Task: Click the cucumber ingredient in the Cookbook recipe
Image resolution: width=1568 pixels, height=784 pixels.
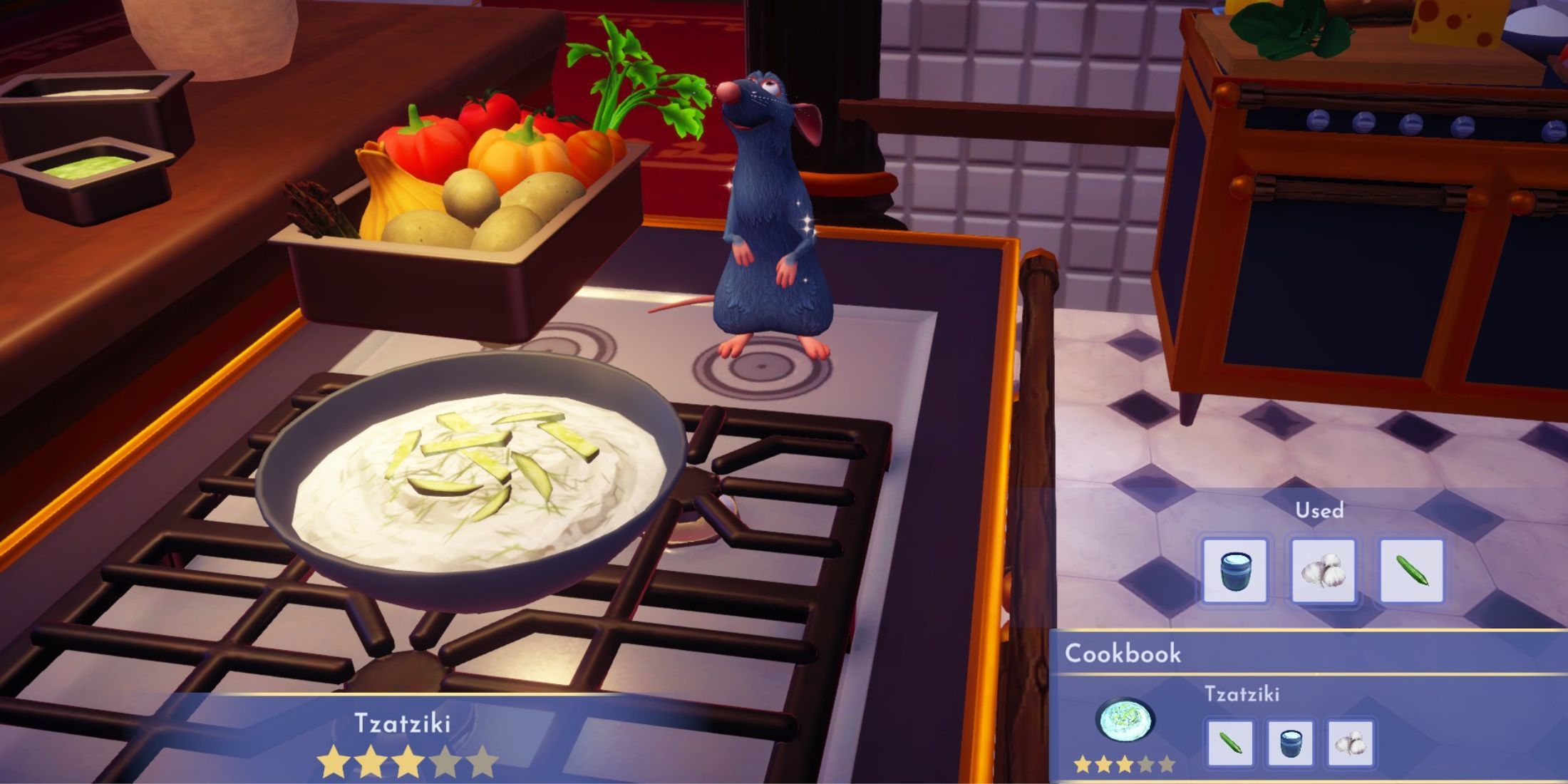Action: (1230, 743)
